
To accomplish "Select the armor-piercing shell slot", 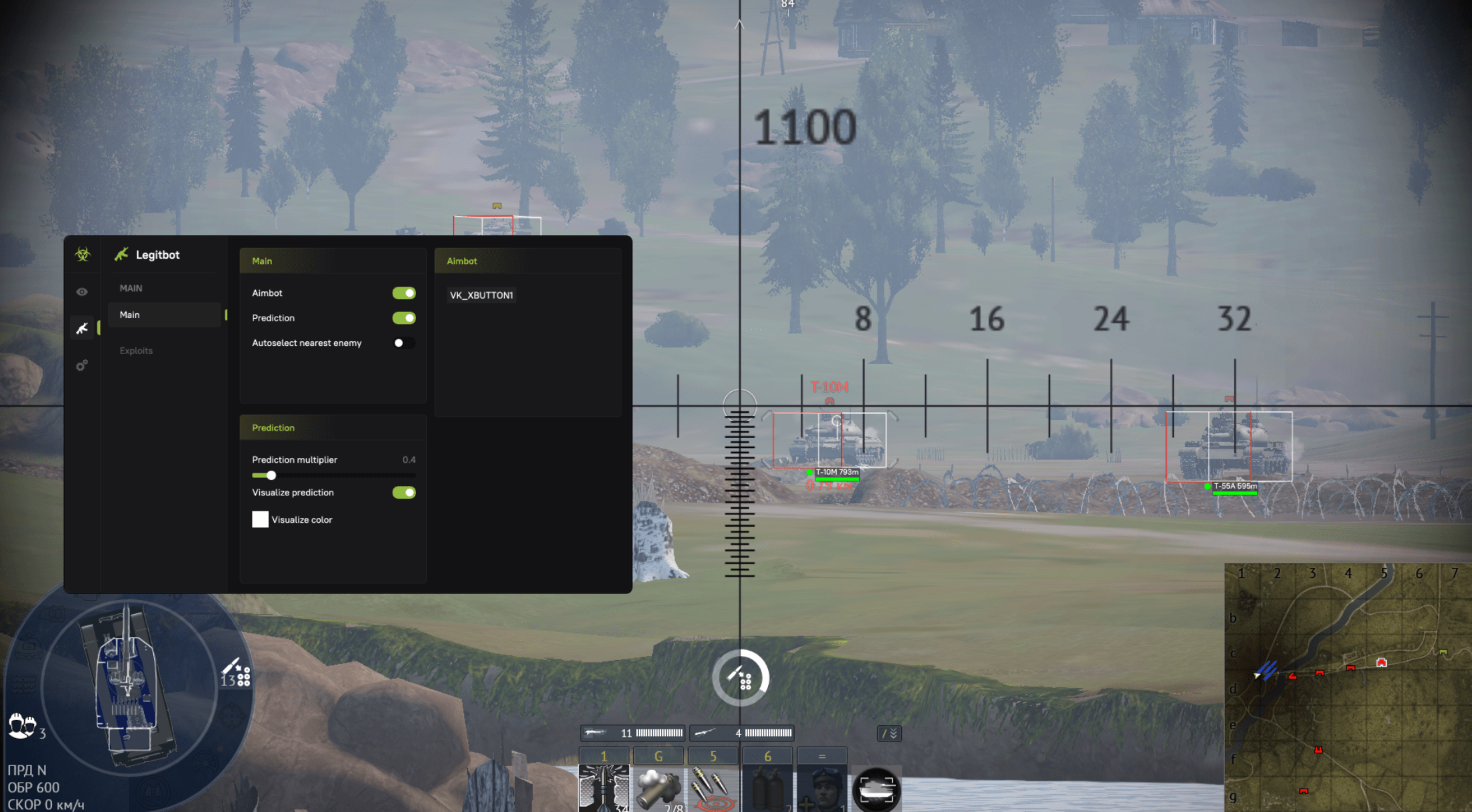I will [x=603, y=788].
